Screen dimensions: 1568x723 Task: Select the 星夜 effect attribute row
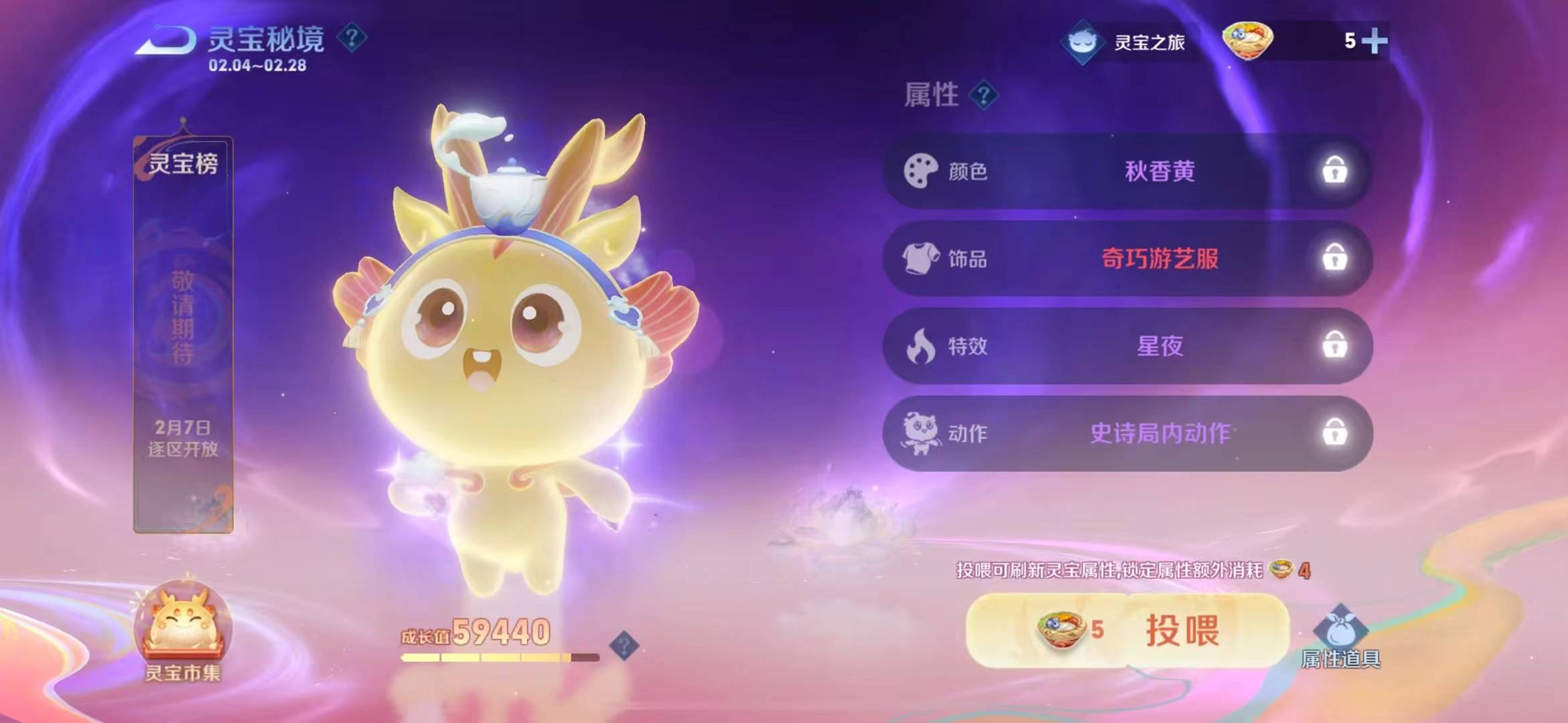click(1159, 346)
